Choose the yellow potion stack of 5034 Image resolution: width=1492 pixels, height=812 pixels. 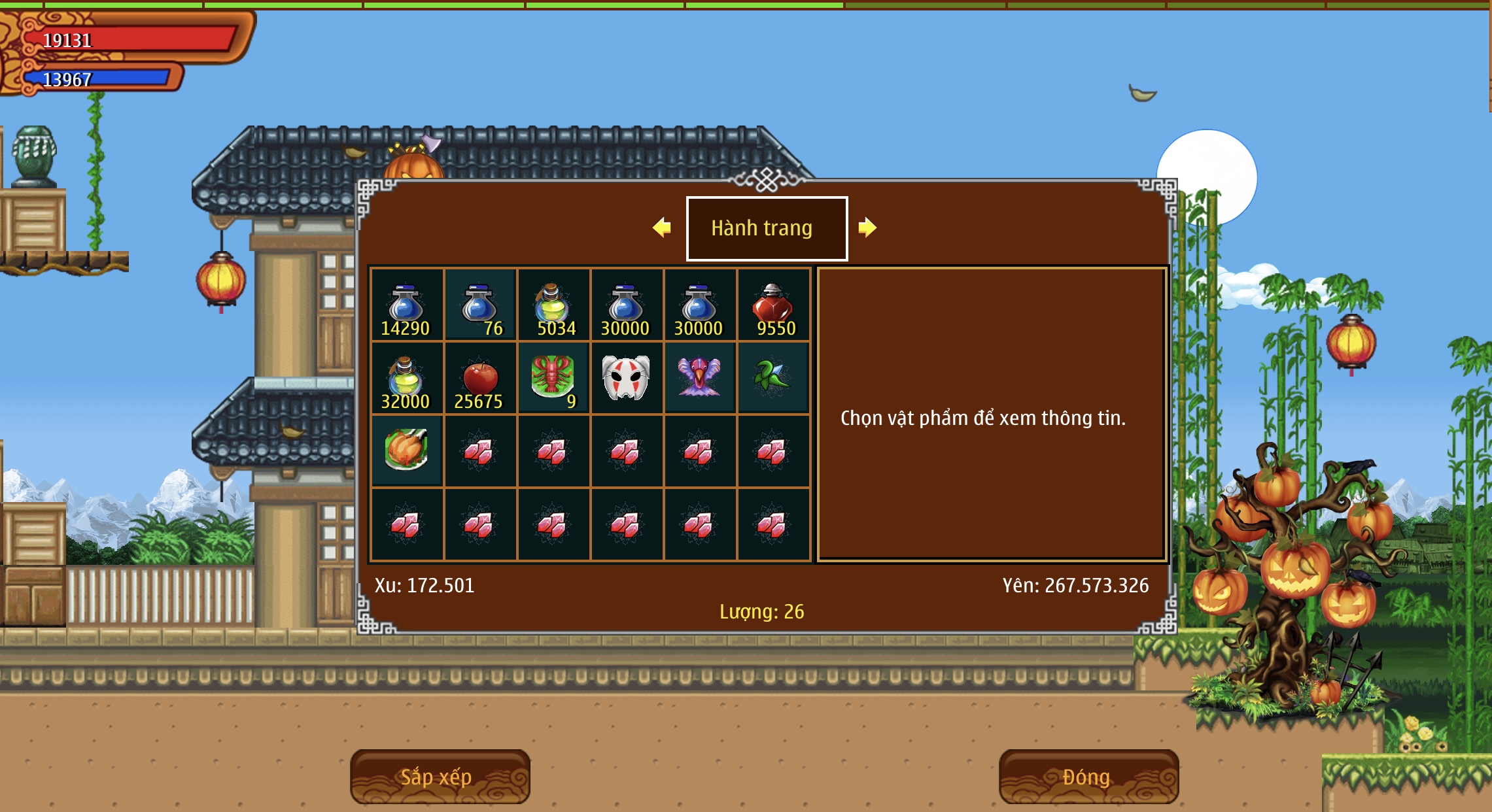tap(553, 305)
